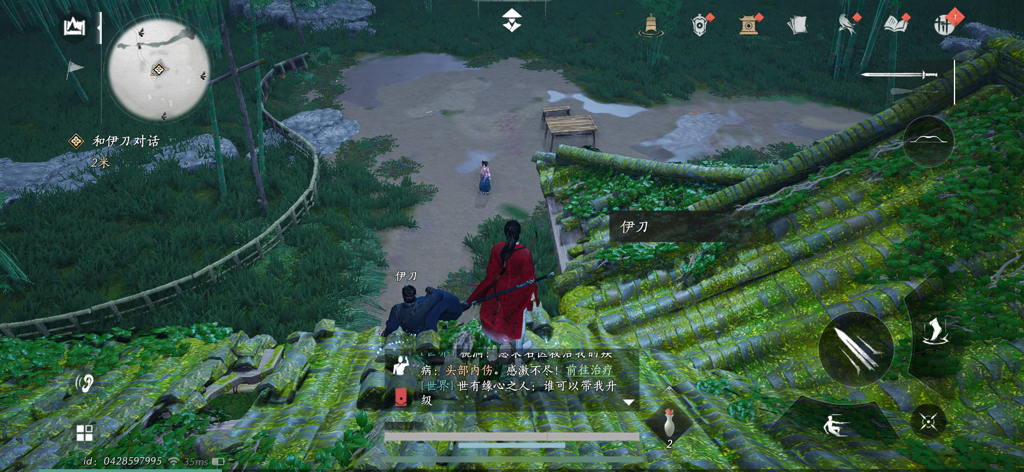The image size is (1024, 472).
Task: Open the four-squares grid menu
Action: (85, 433)
